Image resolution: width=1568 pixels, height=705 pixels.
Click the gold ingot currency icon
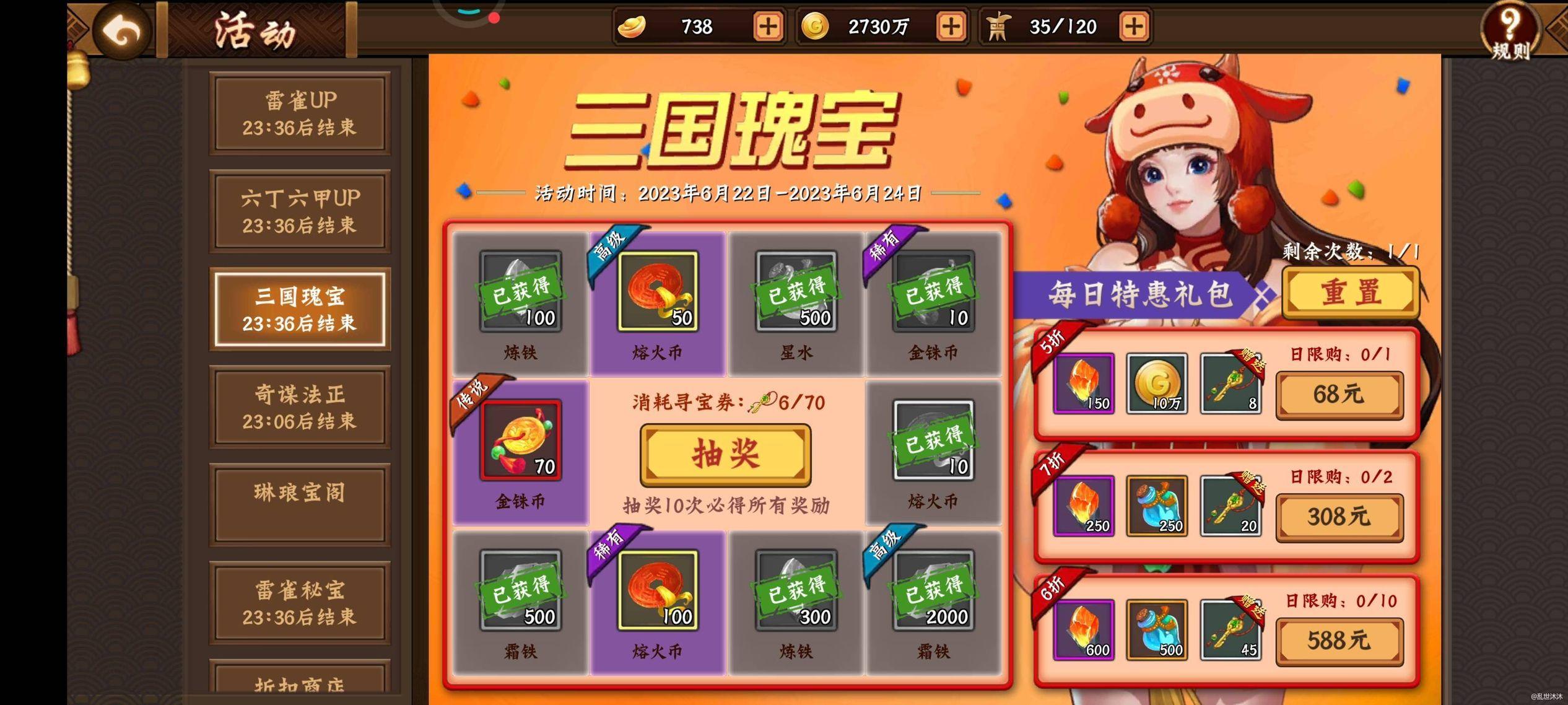tap(630, 27)
